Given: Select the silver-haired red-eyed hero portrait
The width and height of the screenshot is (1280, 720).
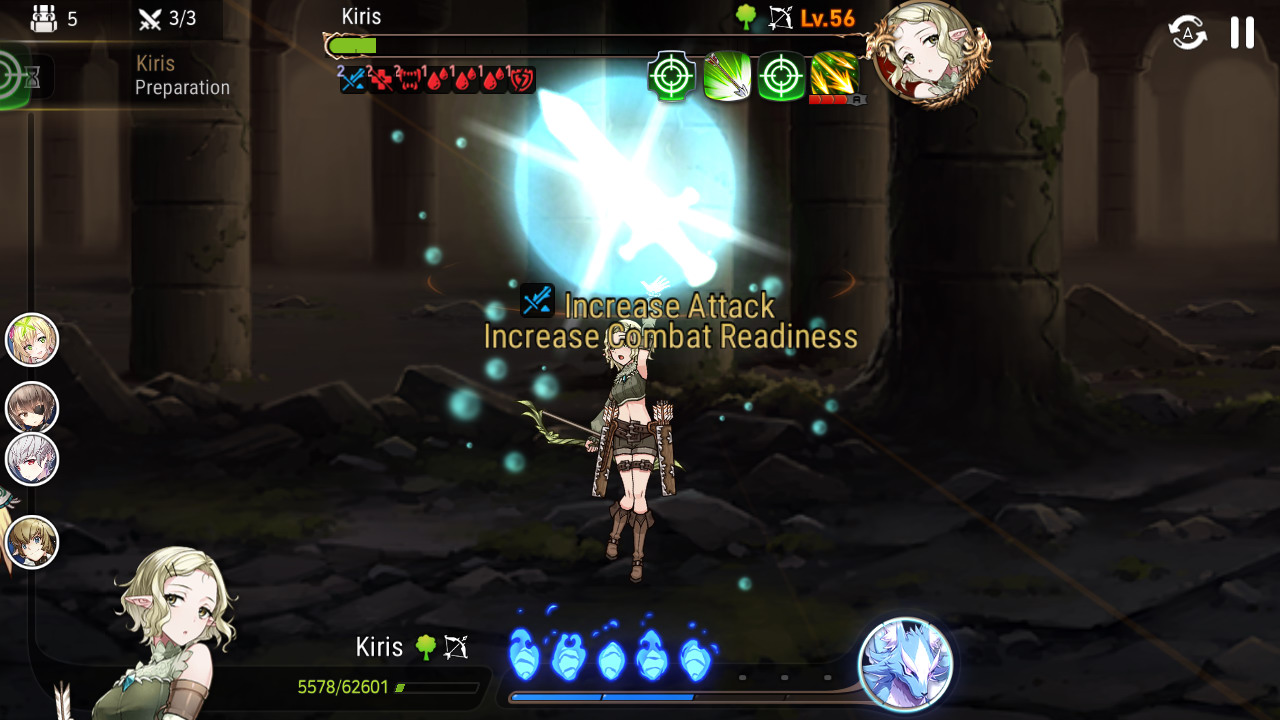Looking at the screenshot, I should coord(32,460).
